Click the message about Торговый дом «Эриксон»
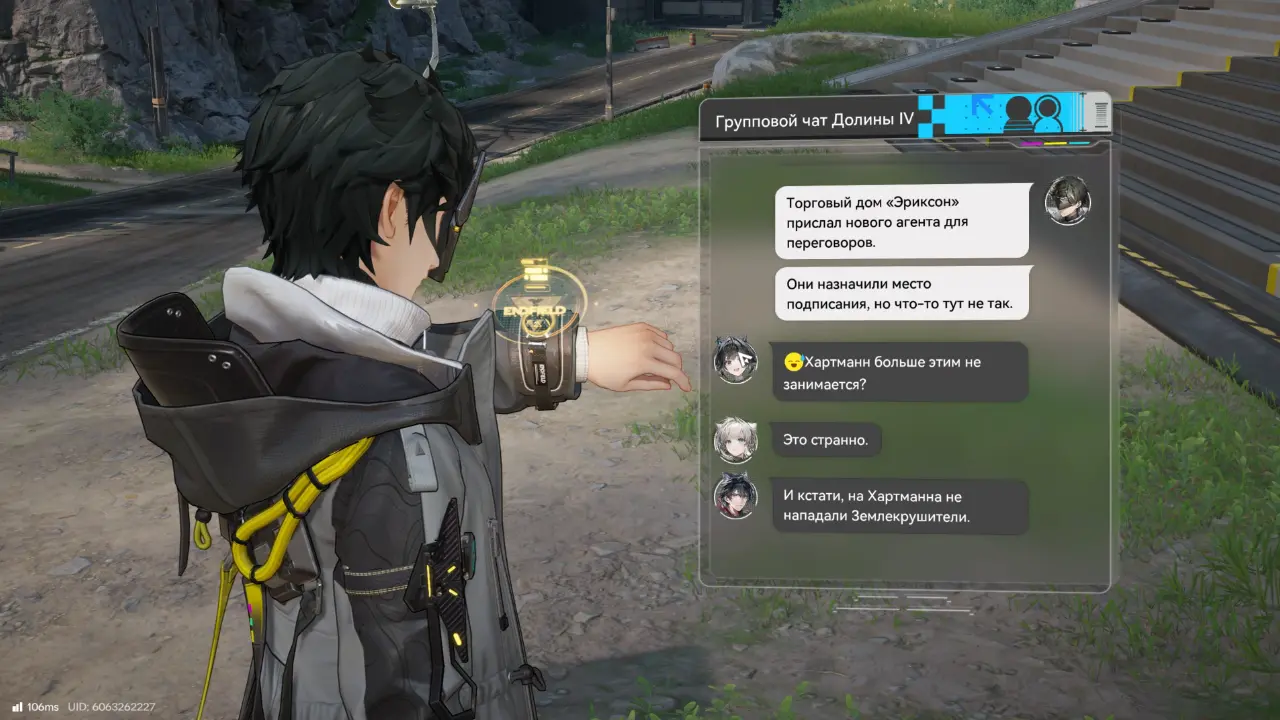The width and height of the screenshot is (1280, 720). point(902,221)
